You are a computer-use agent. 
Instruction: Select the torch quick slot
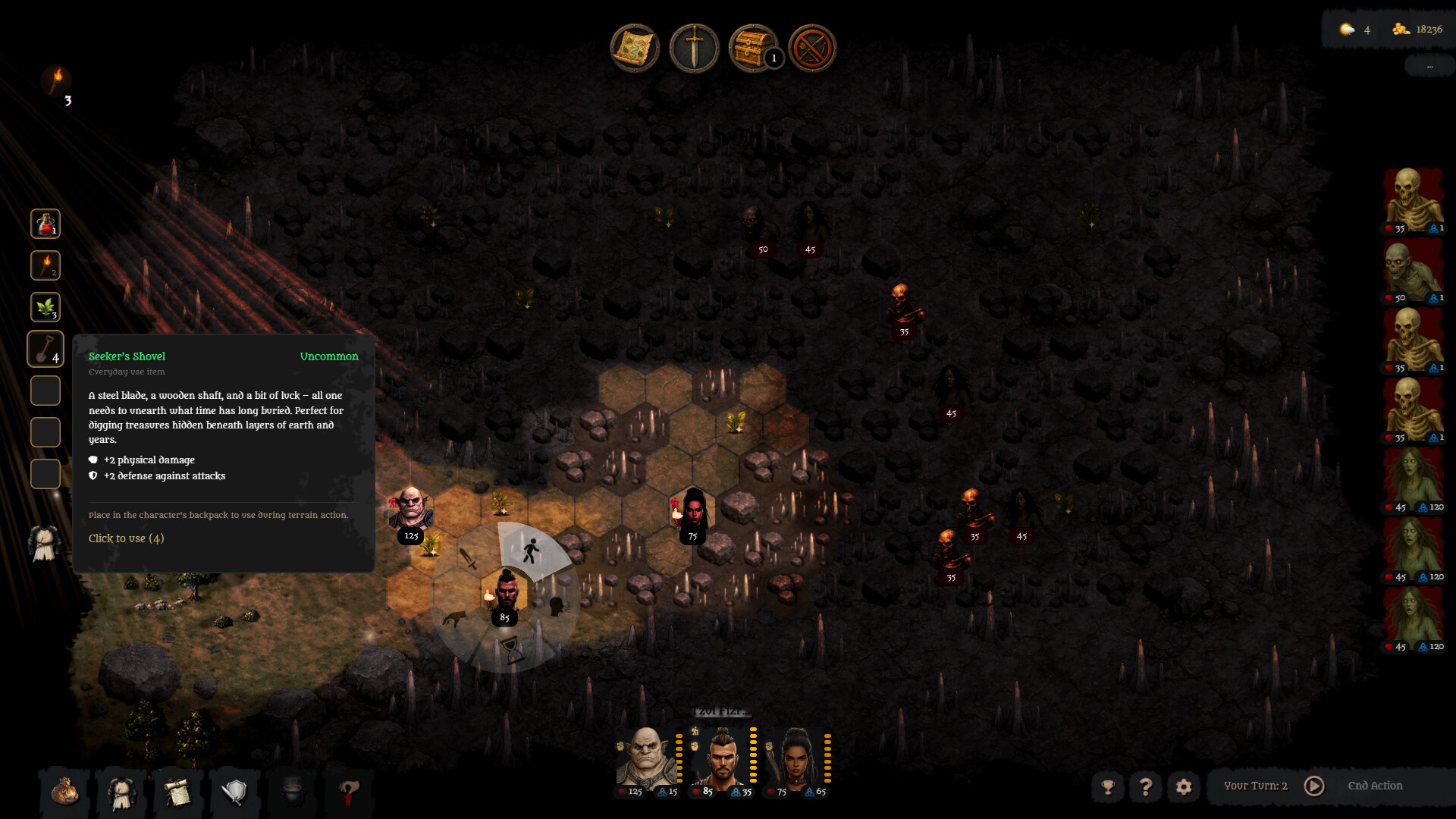[x=45, y=266]
